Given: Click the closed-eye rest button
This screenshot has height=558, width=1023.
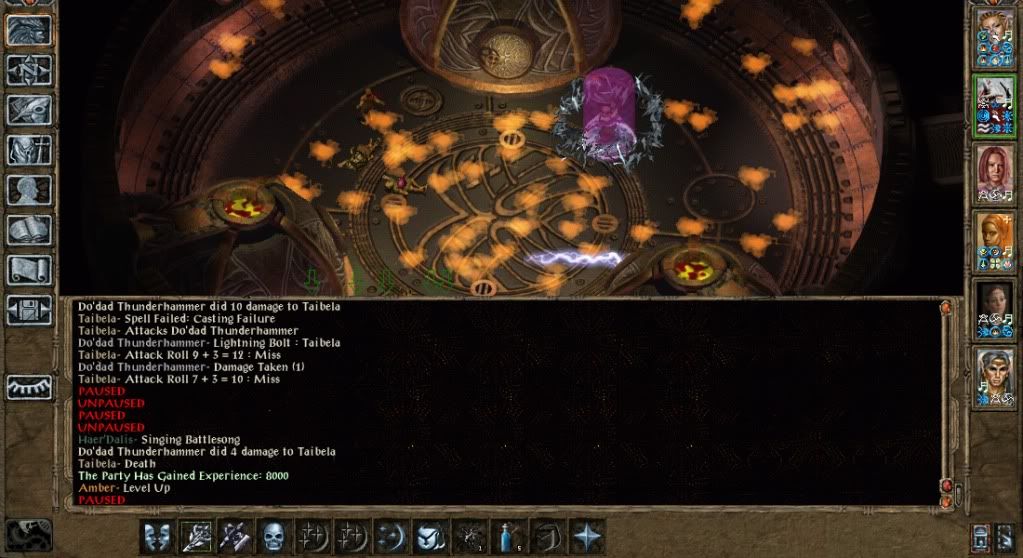Looking at the screenshot, I should (x=28, y=387).
